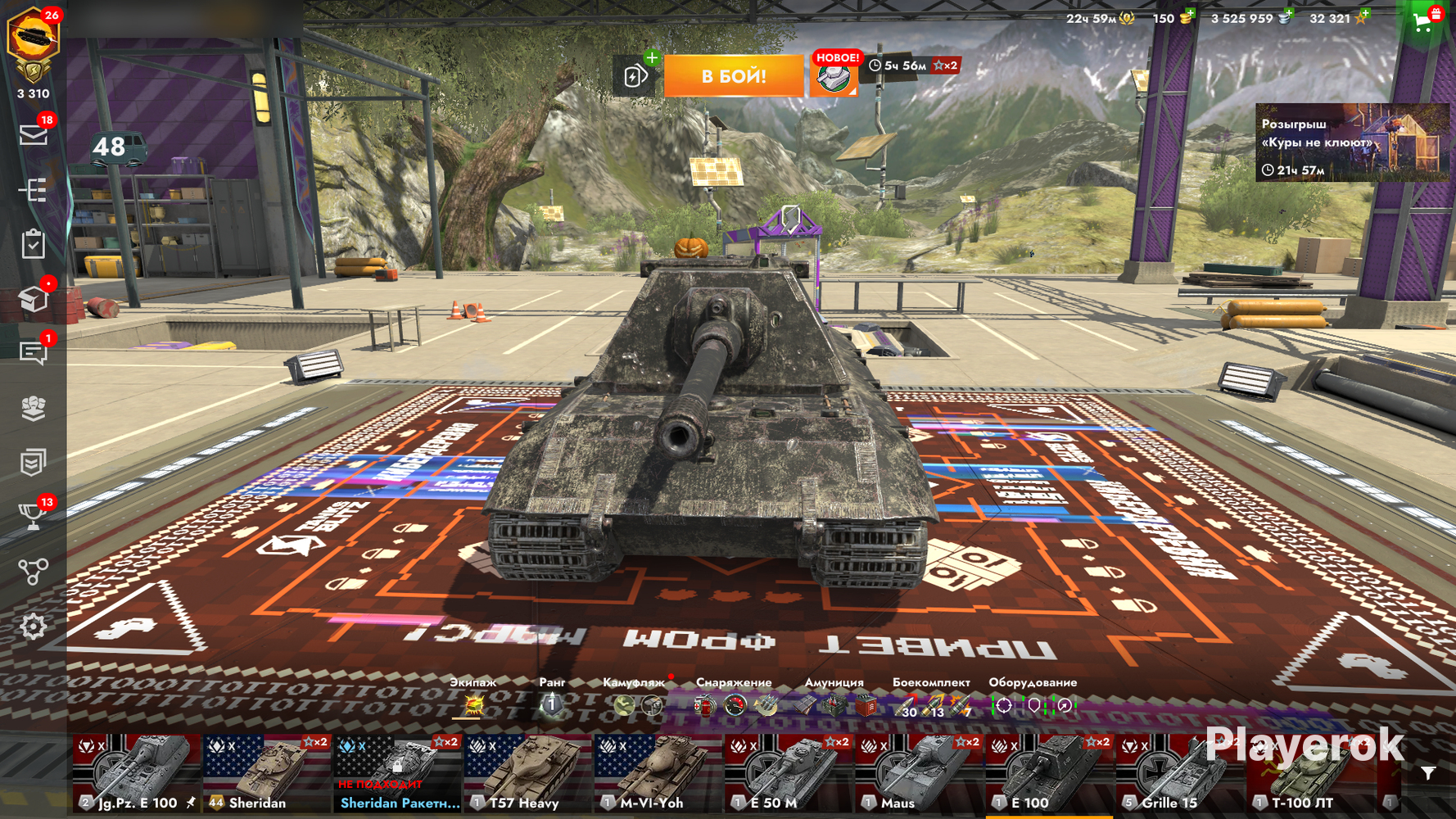Open the chat speech bubble icon
Image resolution: width=1456 pixels, height=819 pixels.
pos(34,353)
